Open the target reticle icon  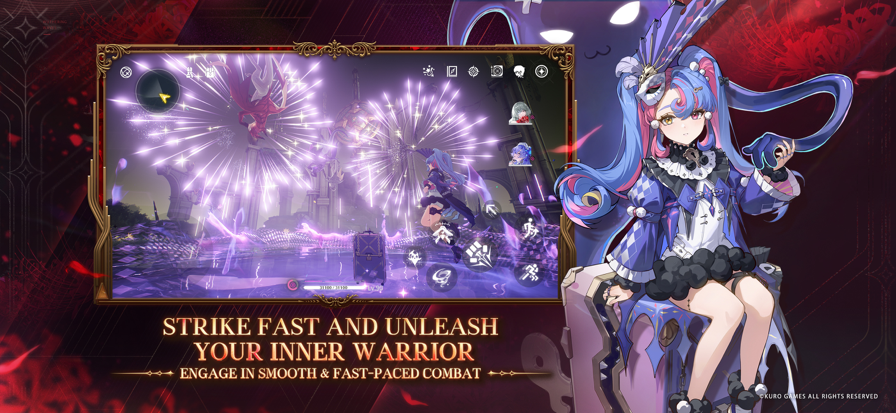pyautogui.click(x=474, y=71)
